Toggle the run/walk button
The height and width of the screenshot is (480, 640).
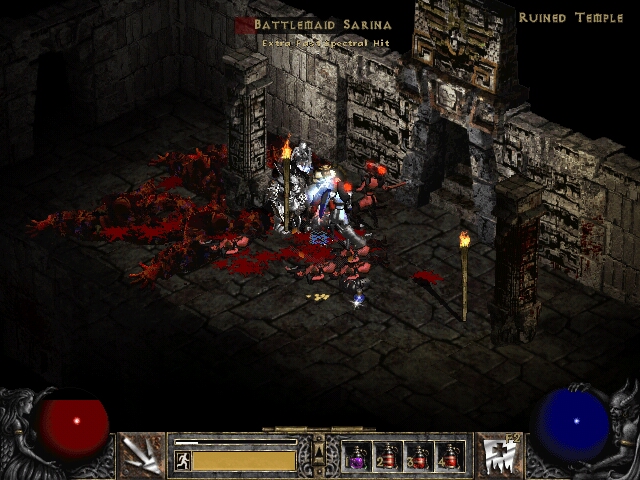(x=183, y=460)
